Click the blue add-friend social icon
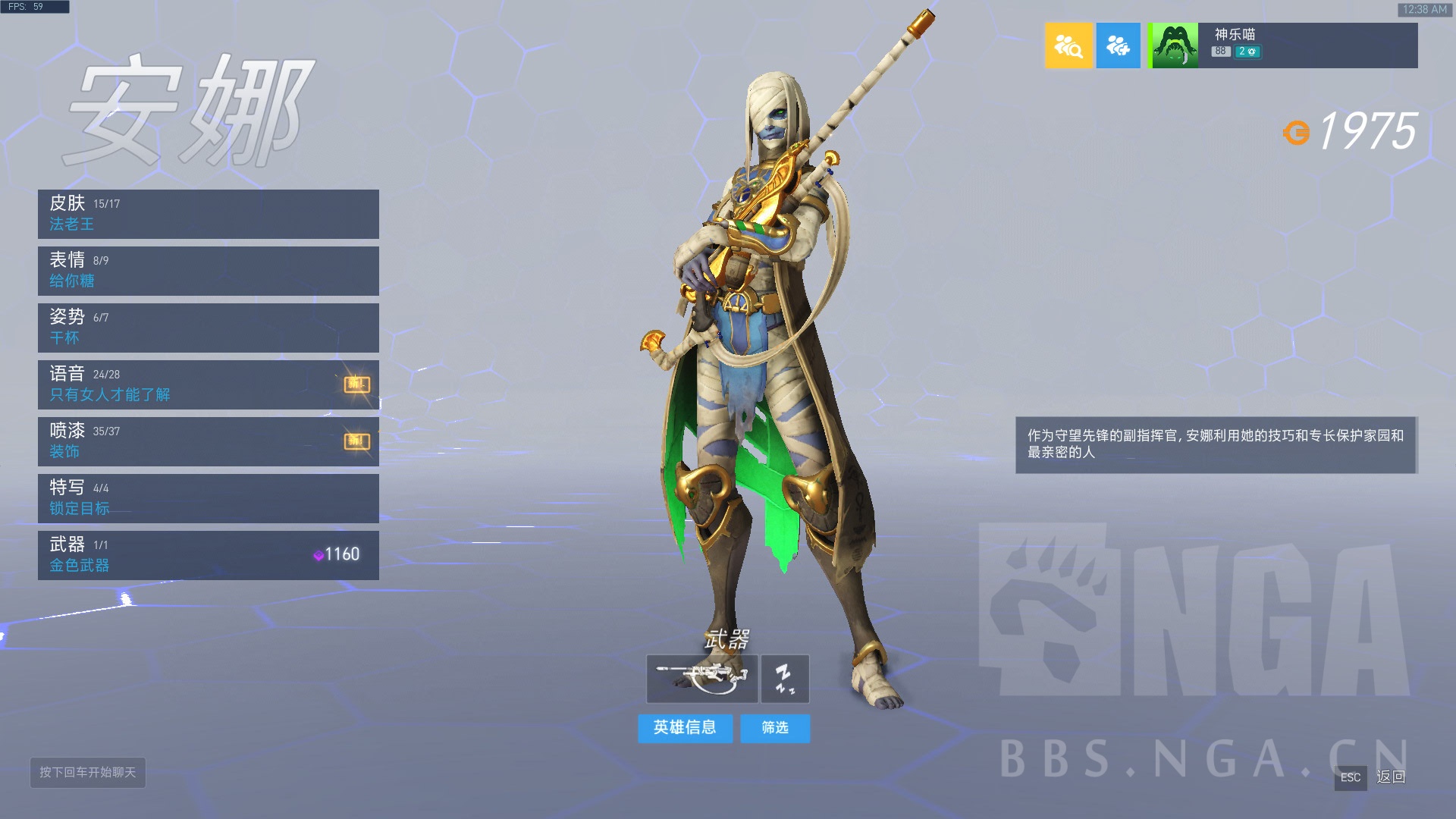This screenshot has width=1456, height=819. [x=1118, y=45]
